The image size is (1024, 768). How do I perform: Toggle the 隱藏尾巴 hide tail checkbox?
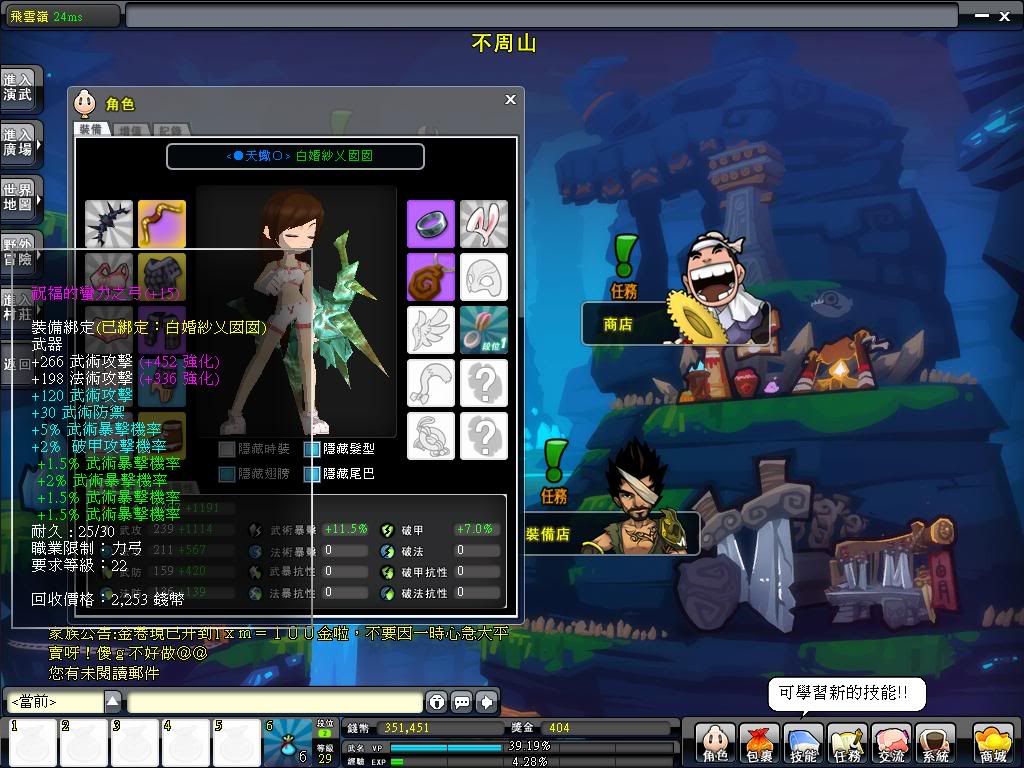pyautogui.click(x=313, y=473)
